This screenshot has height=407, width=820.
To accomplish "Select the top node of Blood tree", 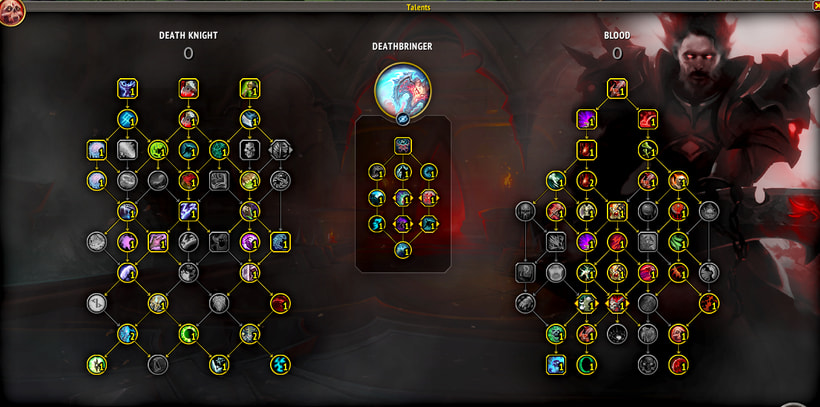I will [x=617, y=88].
